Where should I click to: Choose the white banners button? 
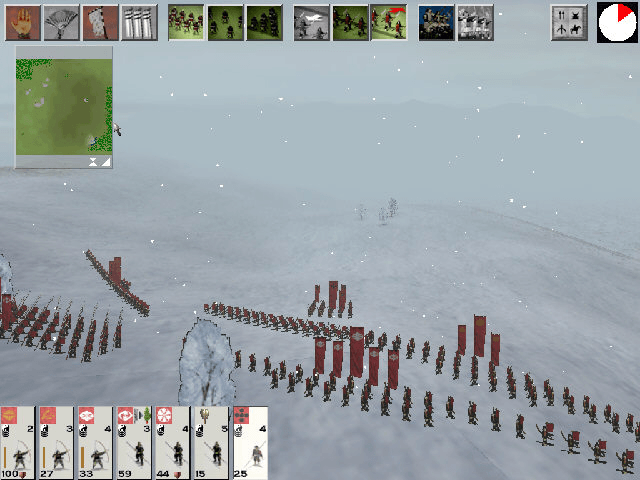click(139, 22)
